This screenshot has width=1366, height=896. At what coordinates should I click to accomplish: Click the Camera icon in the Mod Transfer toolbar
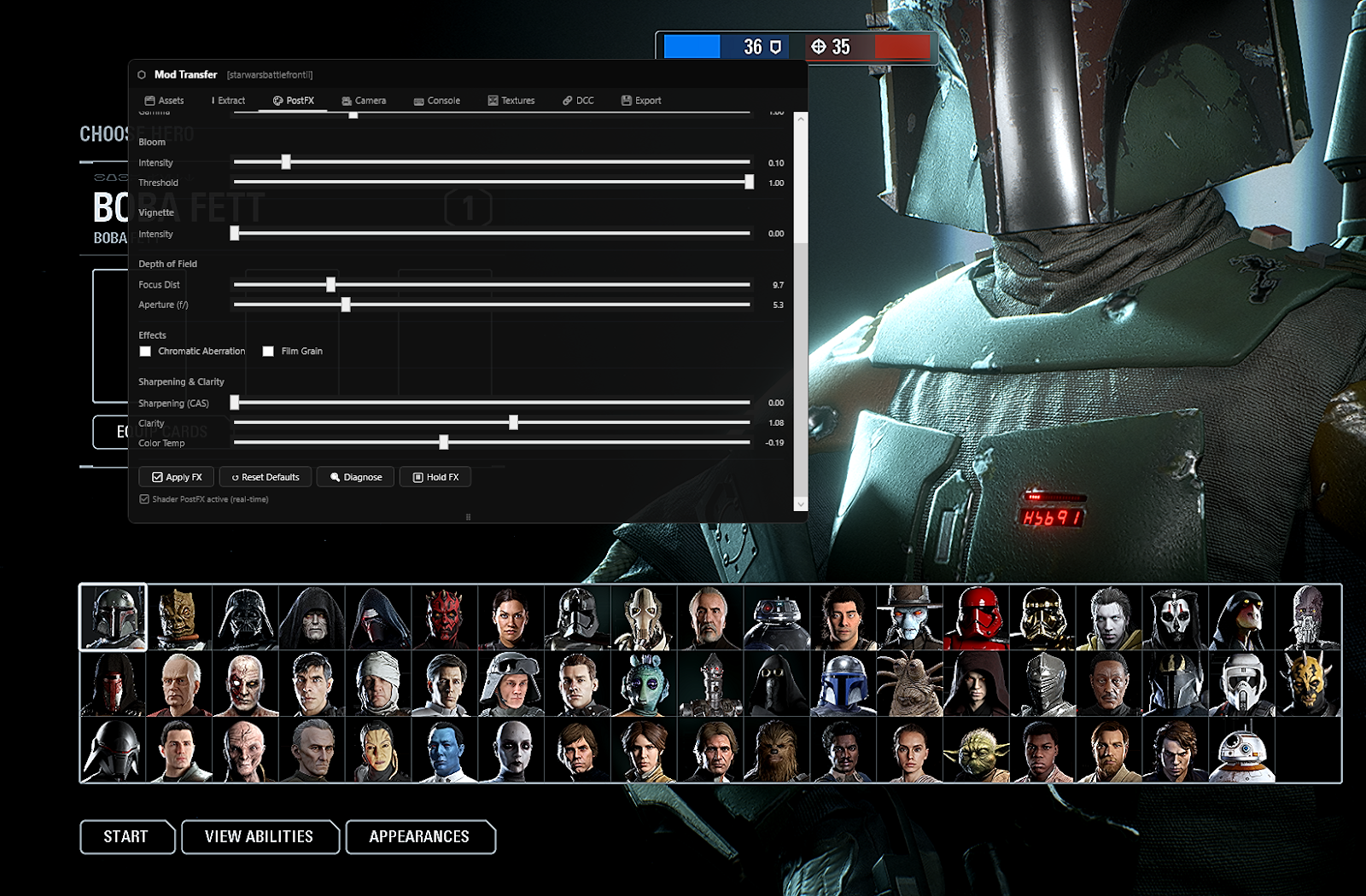pyautogui.click(x=346, y=101)
